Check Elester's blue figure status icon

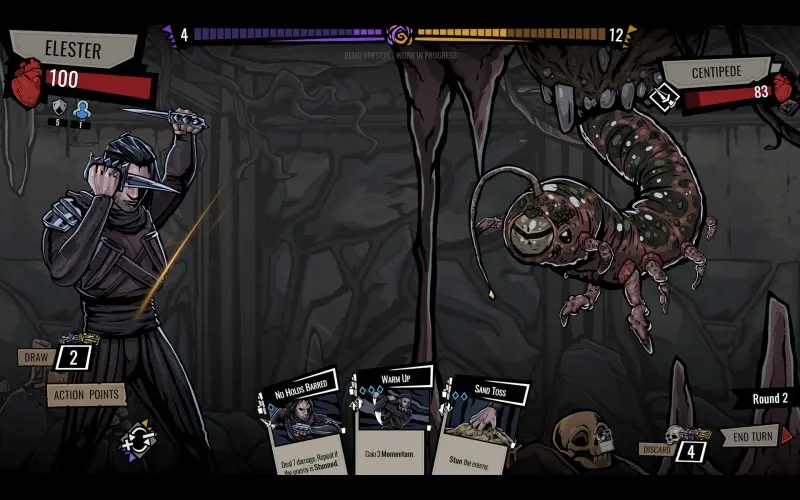(82, 108)
